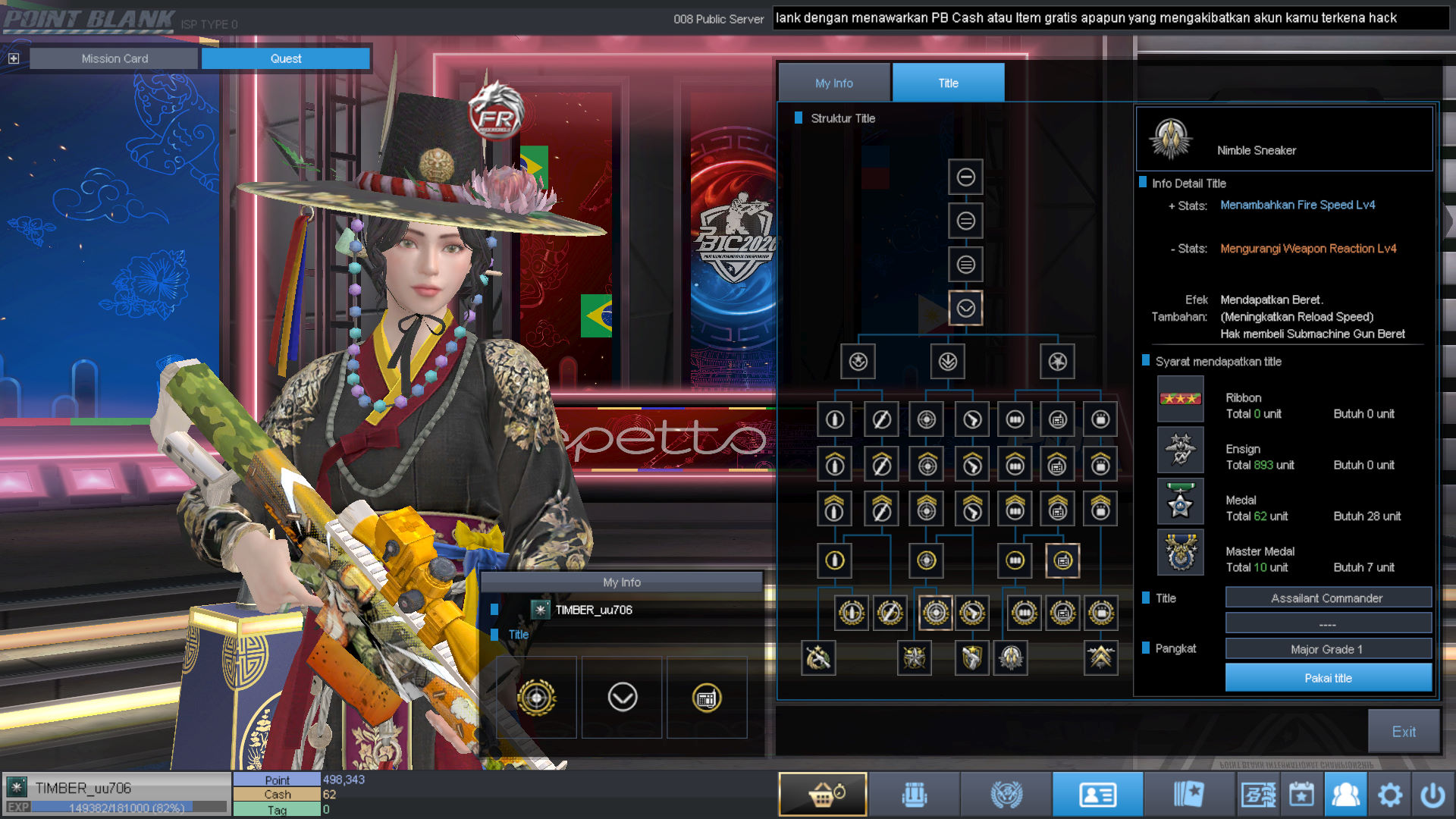1456x819 pixels.
Task: Select the pistol shield title node
Action: 971,657
